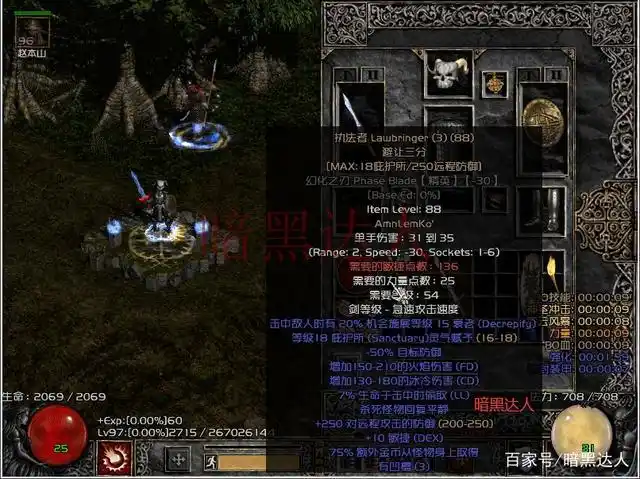Open the mini panel arrows button
The image size is (640, 479).
(x=179, y=459)
